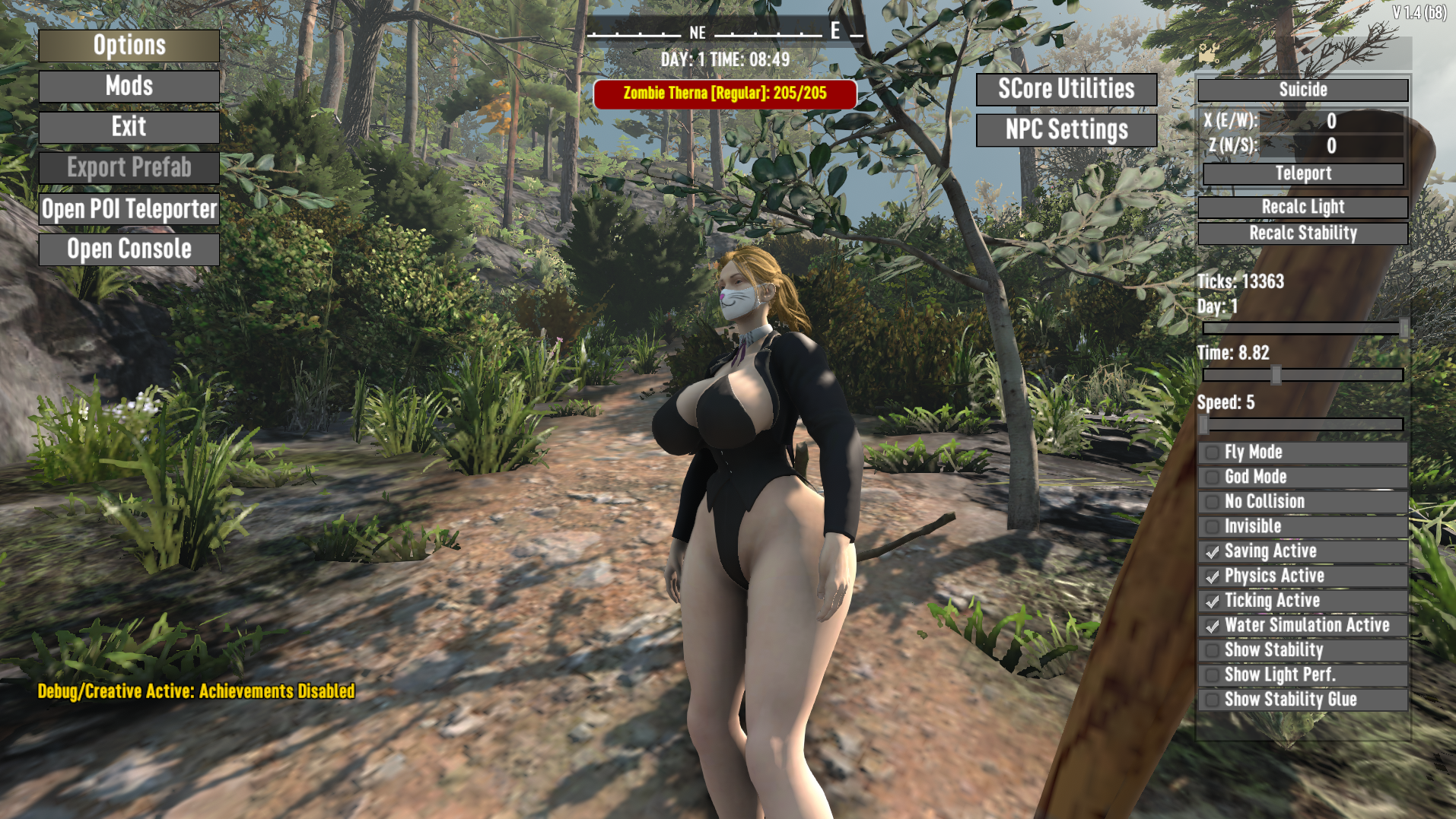Open the Options menu
1456x819 pixels.
129,46
